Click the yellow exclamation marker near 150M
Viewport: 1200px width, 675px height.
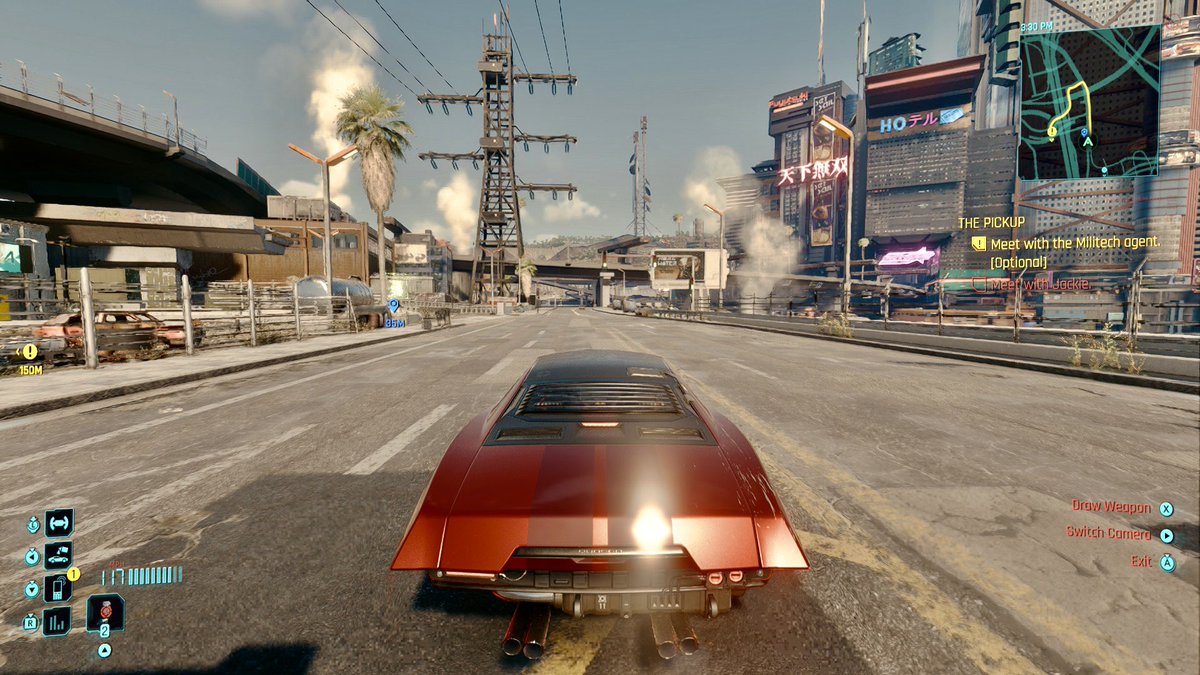click(30, 351)
